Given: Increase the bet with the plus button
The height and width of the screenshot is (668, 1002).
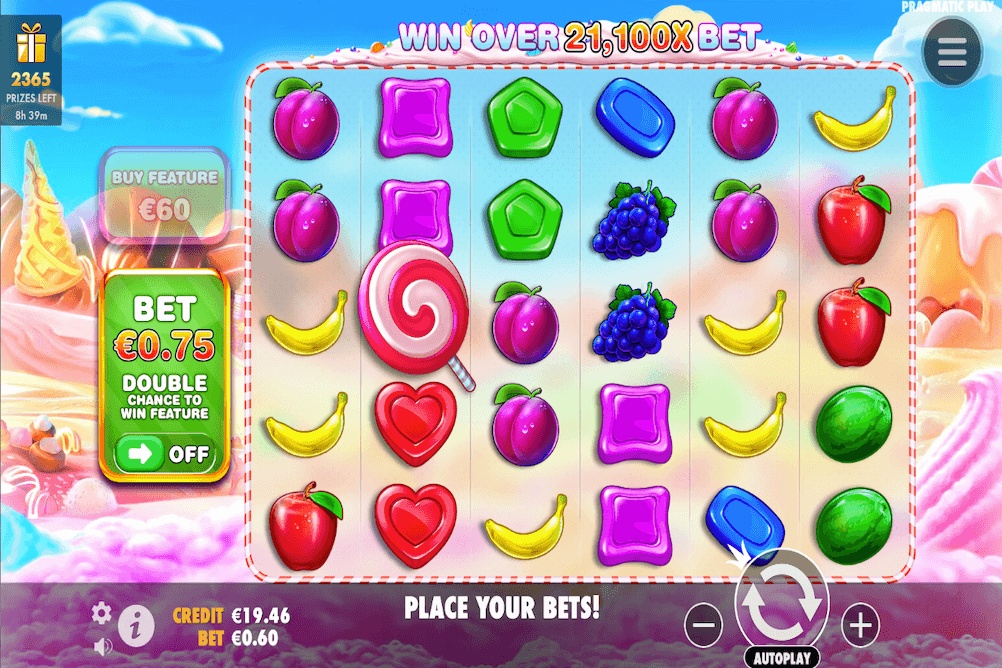Looking at the screenshot, I should 859,626.
